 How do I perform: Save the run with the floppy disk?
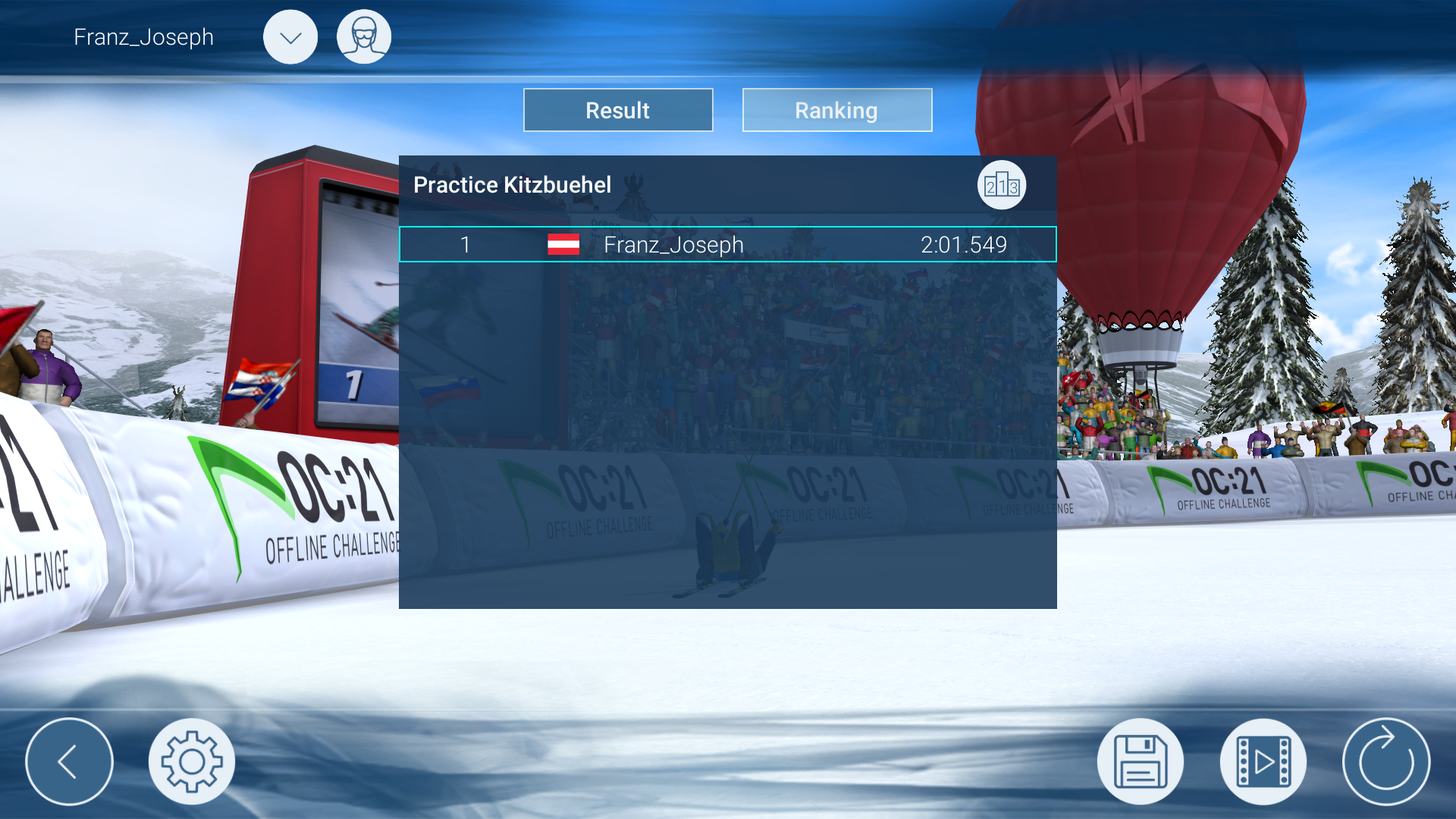tap(1140, 761)
